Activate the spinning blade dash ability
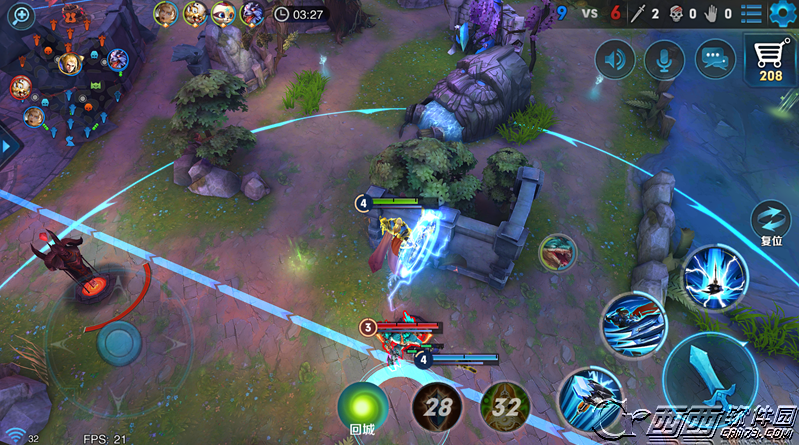This screenshot has width=799, height=445. [634, 324]
